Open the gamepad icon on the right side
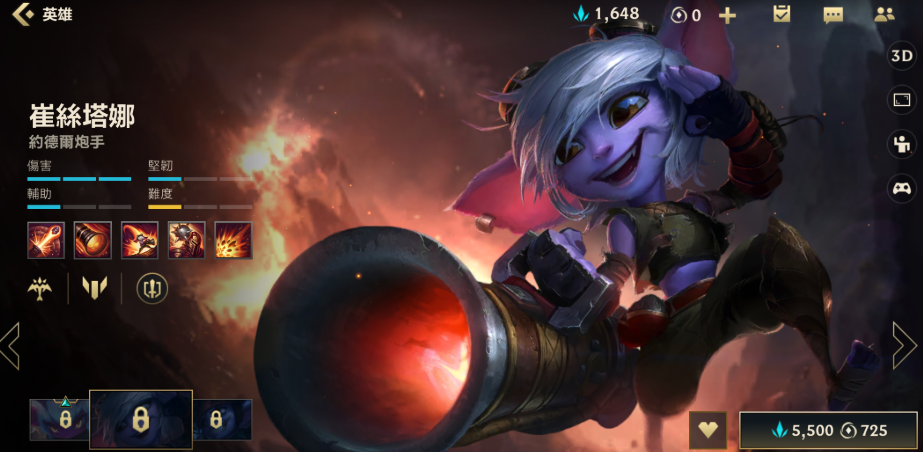This screenshot has width=923, height=452. coord(902,187)
